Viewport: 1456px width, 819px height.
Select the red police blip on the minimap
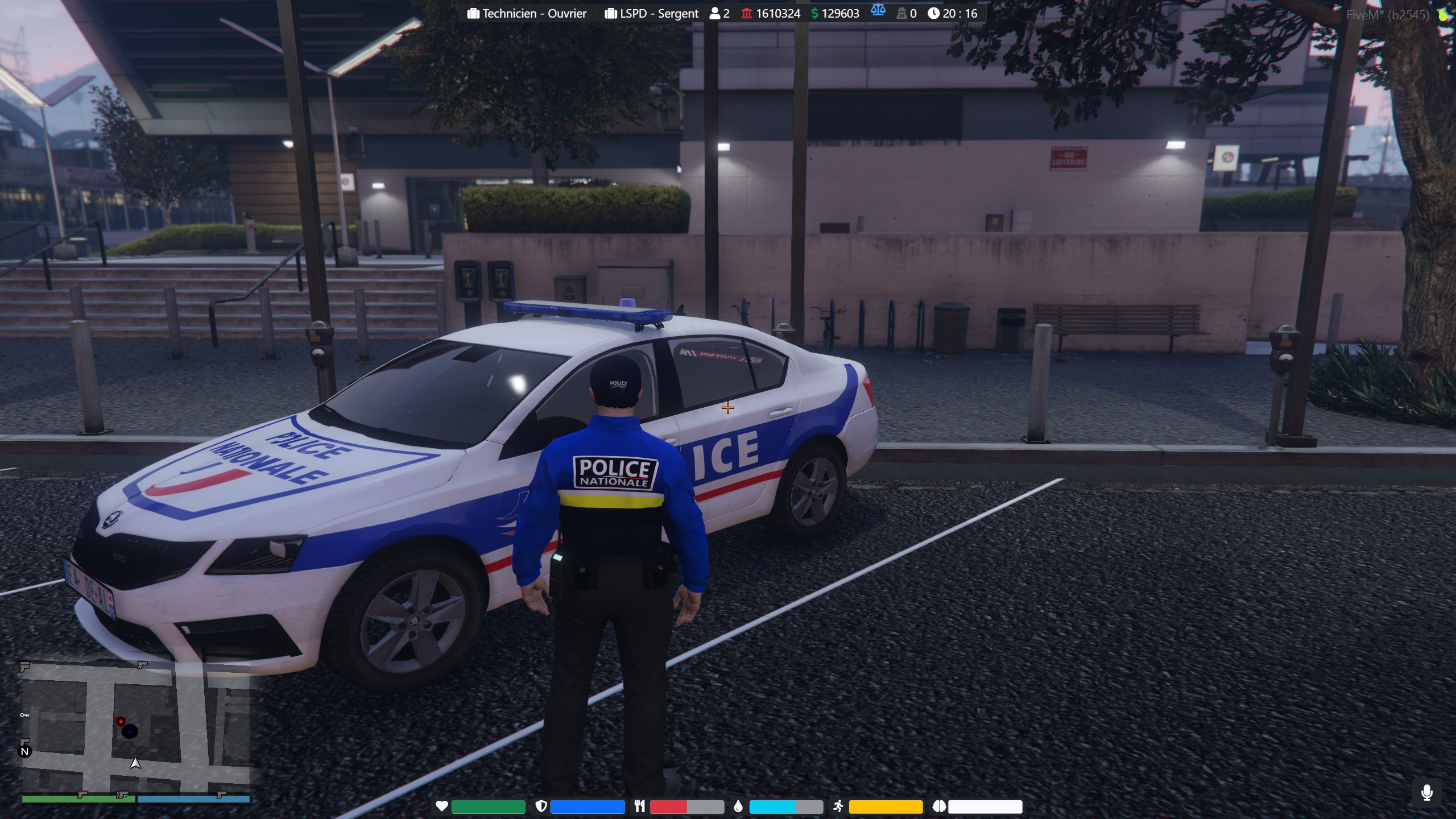click(x=121, y=722)
